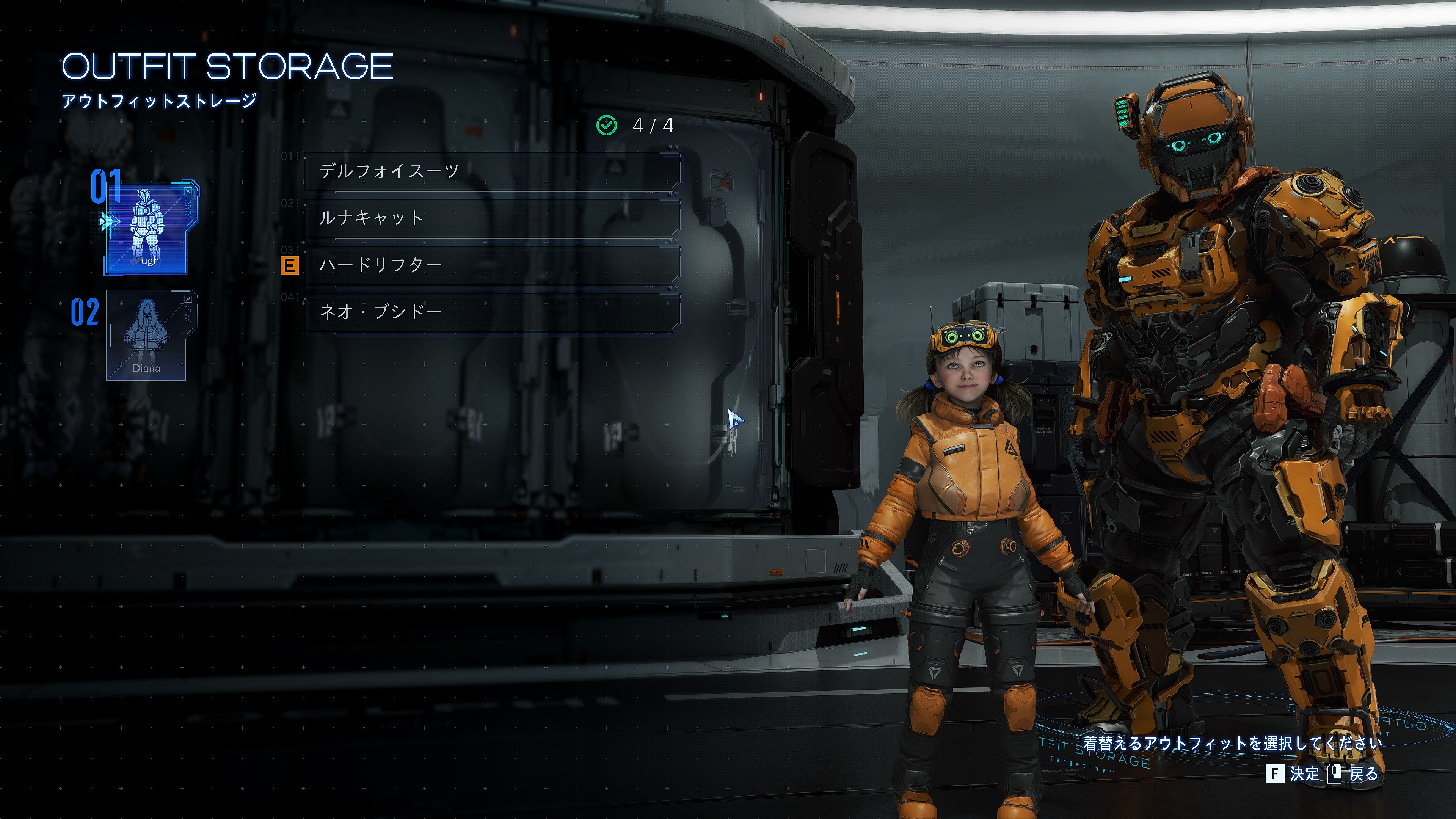Select the ネオ・ブシドー outfit
The image size is (1456, 819).
click(491, 312)
